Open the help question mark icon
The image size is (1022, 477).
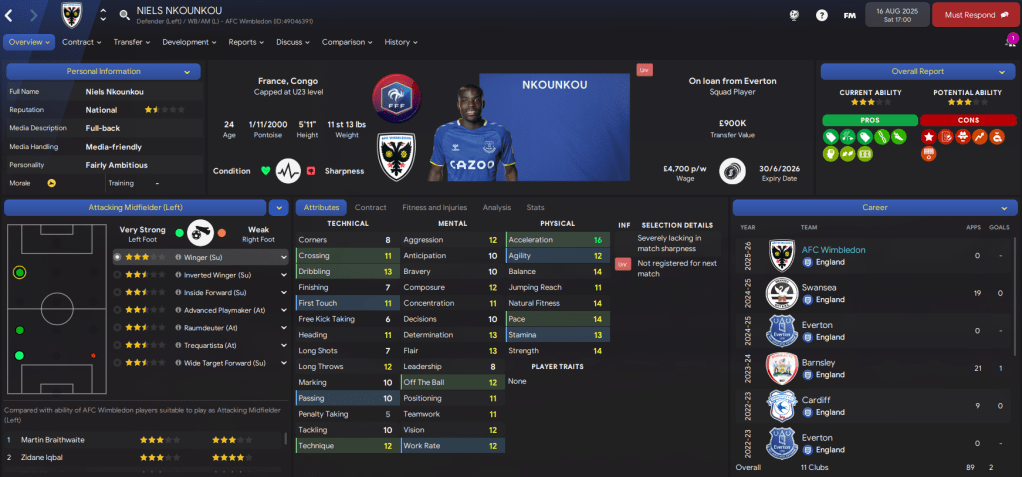pyautogui.click(x=821, y=15)
